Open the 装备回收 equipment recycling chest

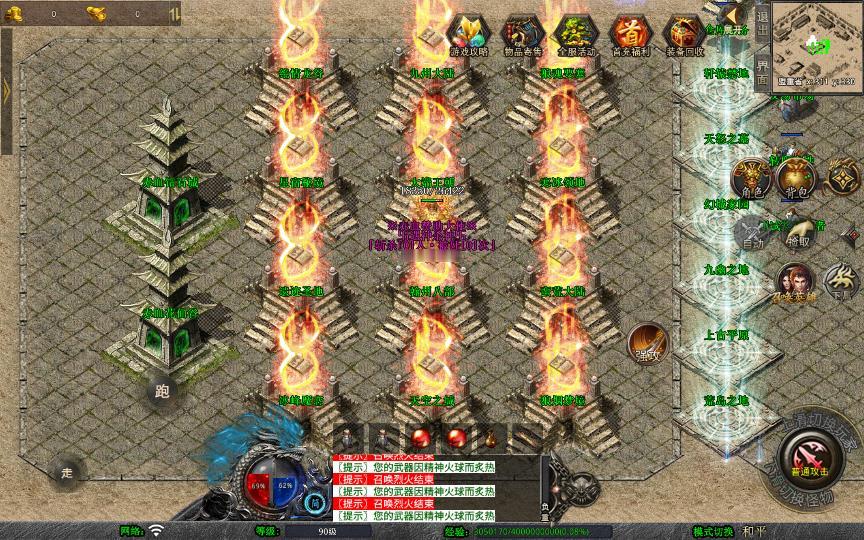pos(685,35)
